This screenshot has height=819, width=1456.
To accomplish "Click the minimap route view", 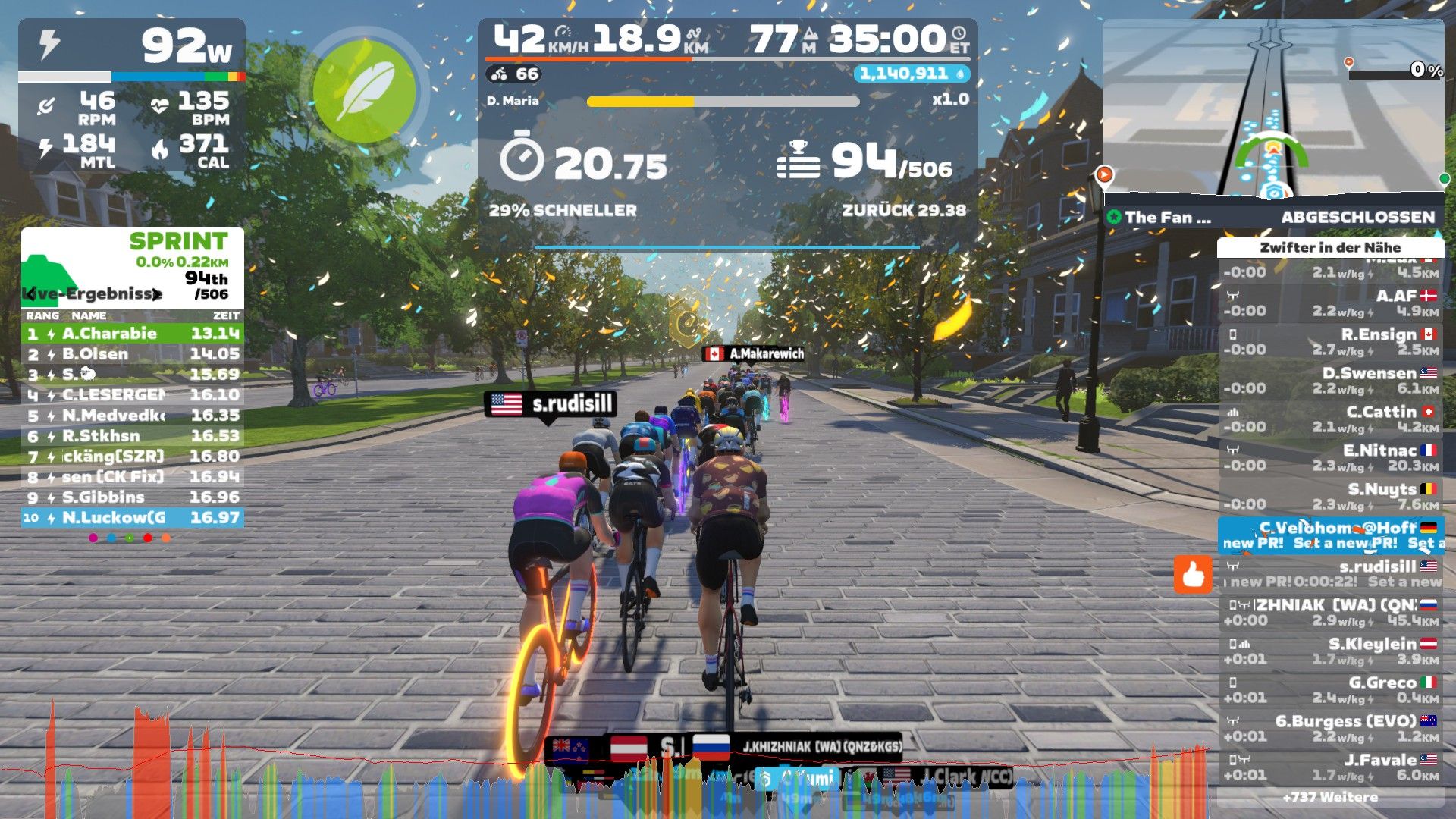I will tap(1273, 110).
